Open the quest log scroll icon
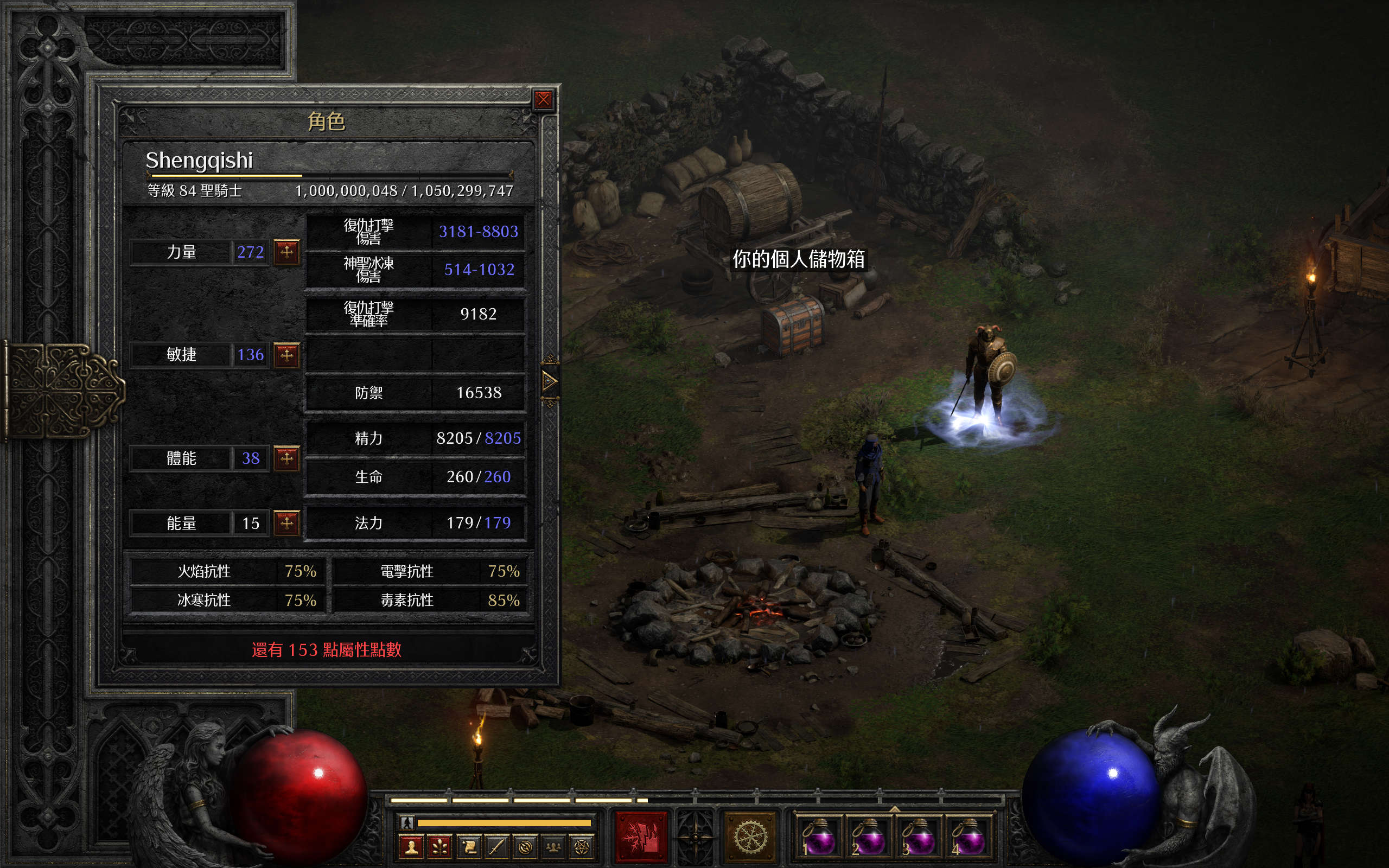Image resolution: width=1389 pixels, height=868 pixels. pos(468,847)
